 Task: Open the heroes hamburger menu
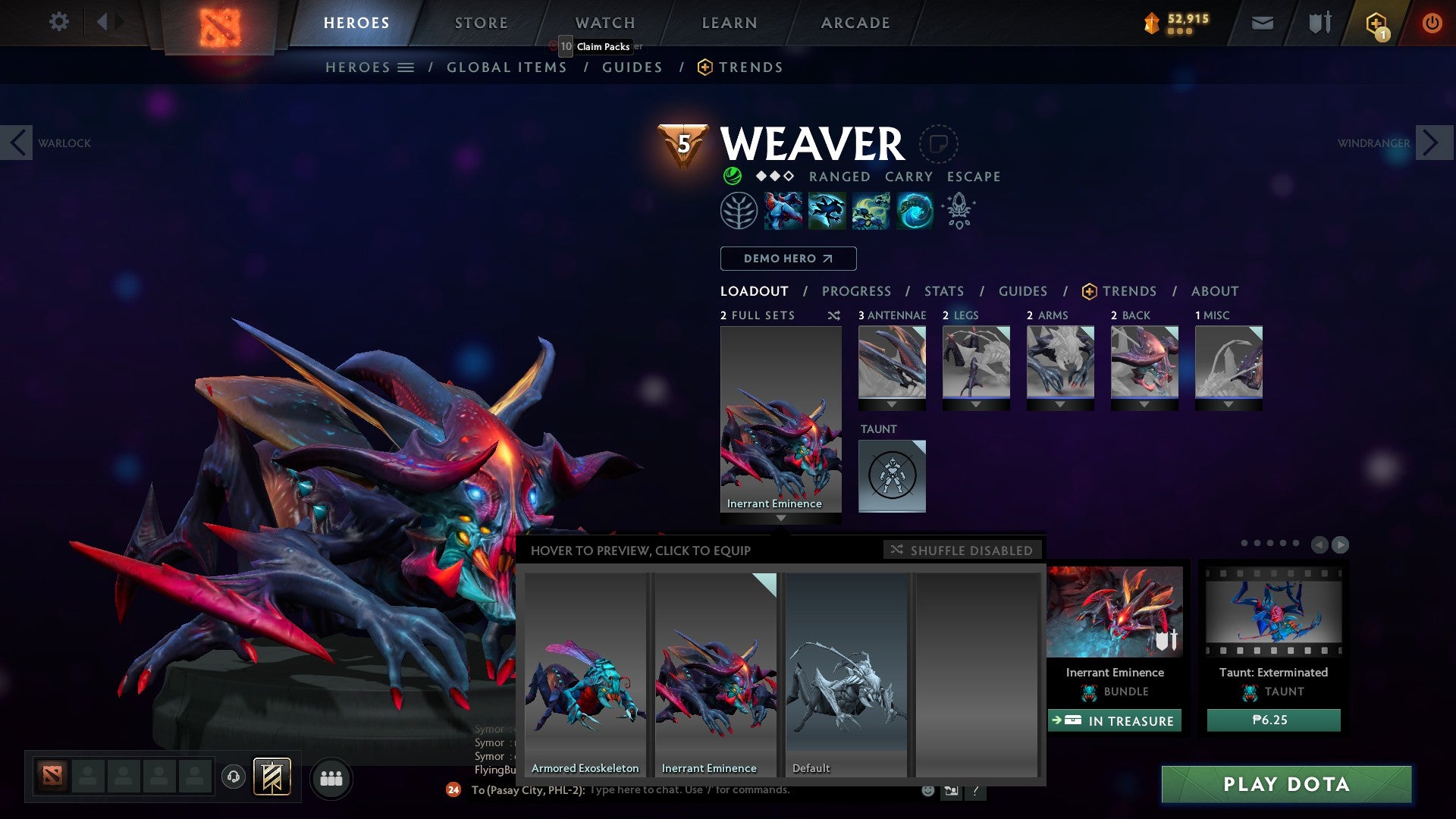click(406, 67)
